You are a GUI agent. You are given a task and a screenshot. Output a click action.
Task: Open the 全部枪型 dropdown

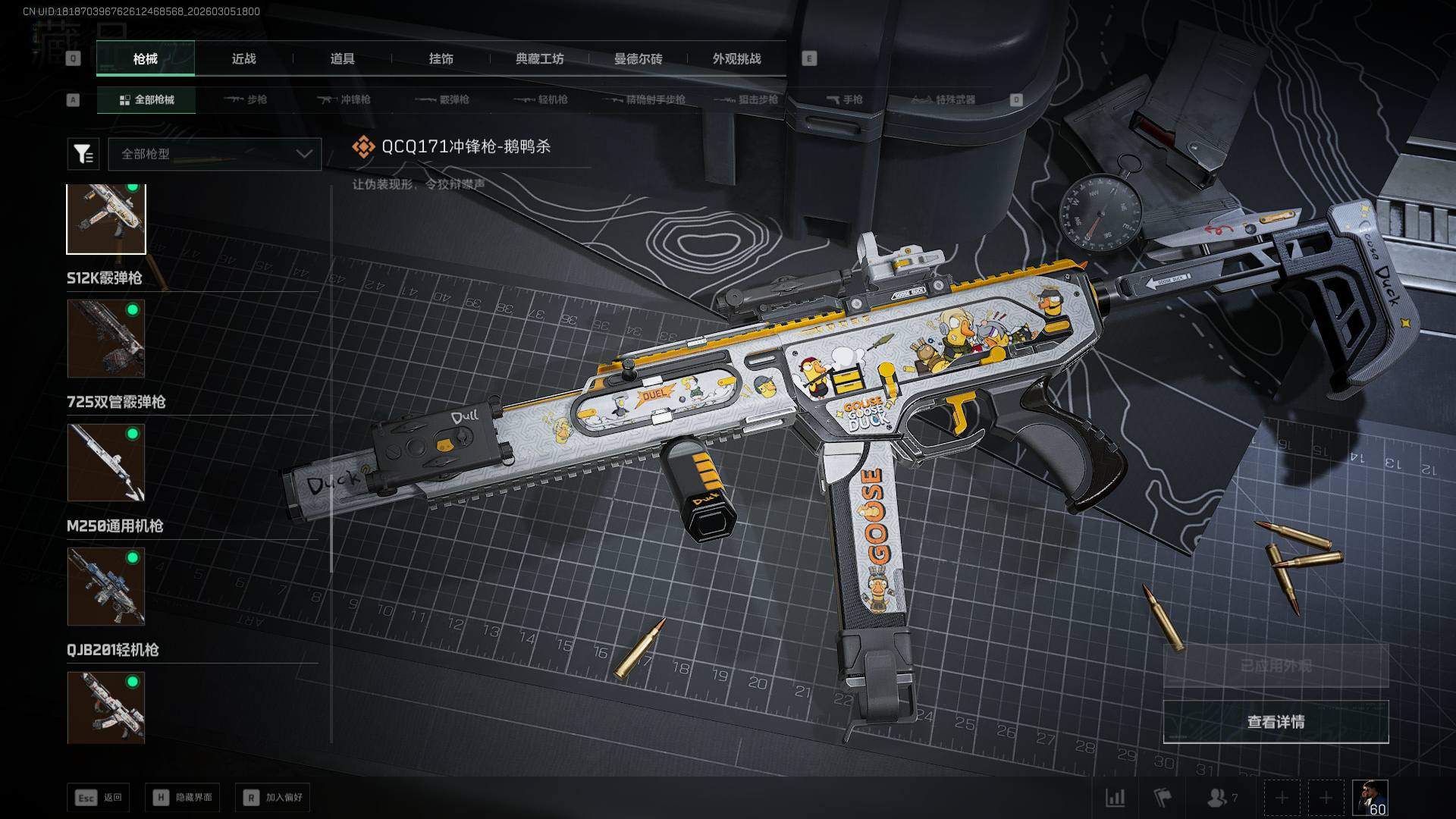coord(215,154)
